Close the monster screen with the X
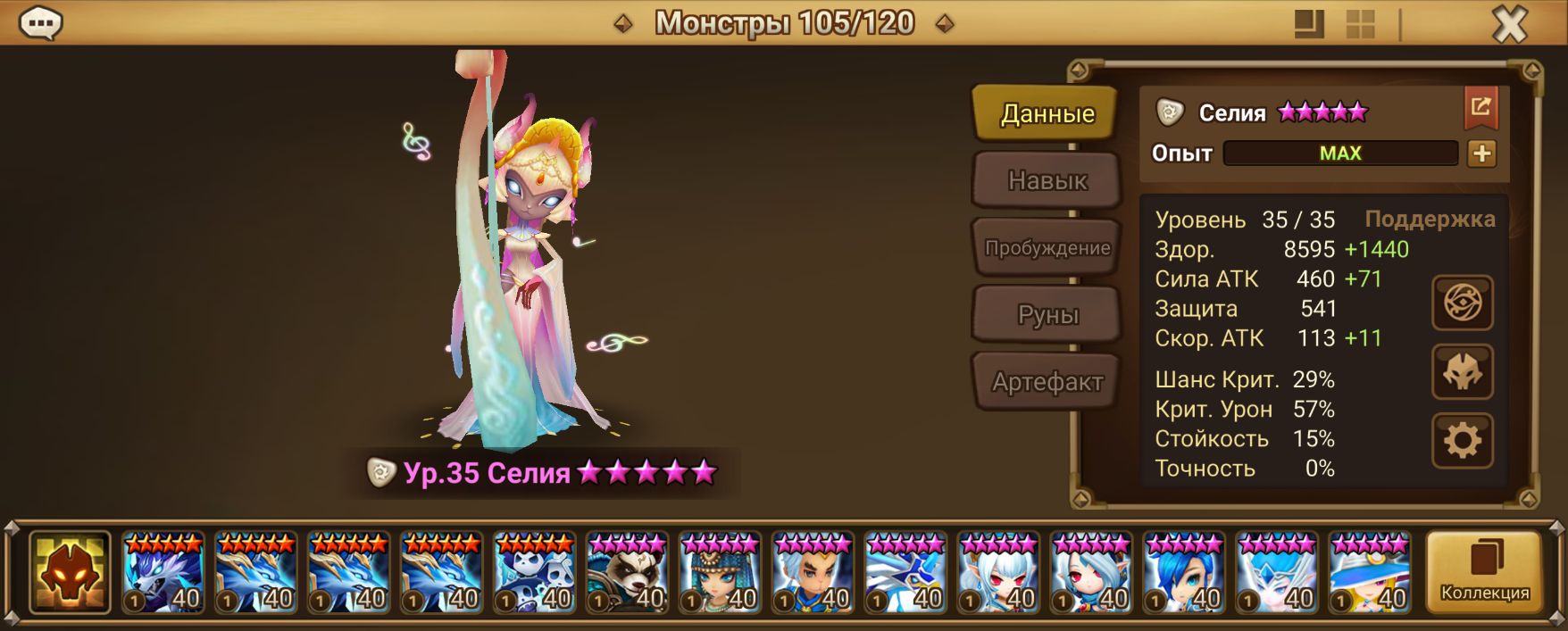The image size is (1568, 631). point(1509,25)
